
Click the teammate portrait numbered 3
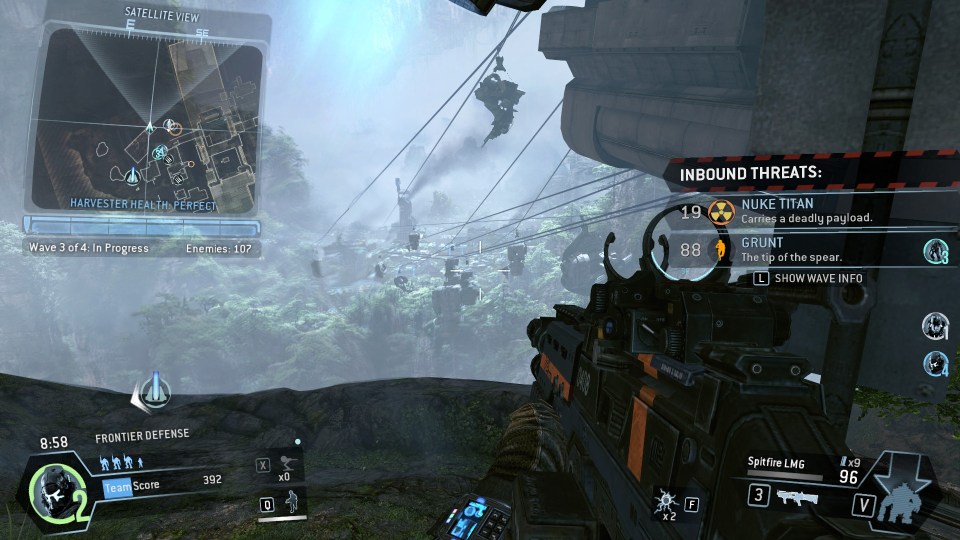(x=935, y=251)
